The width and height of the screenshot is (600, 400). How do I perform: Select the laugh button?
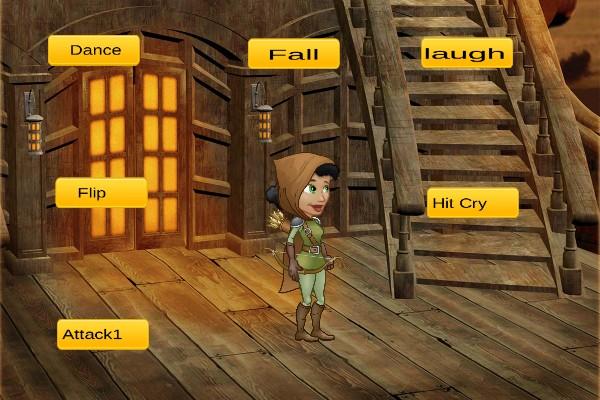[x=466, y=53]
